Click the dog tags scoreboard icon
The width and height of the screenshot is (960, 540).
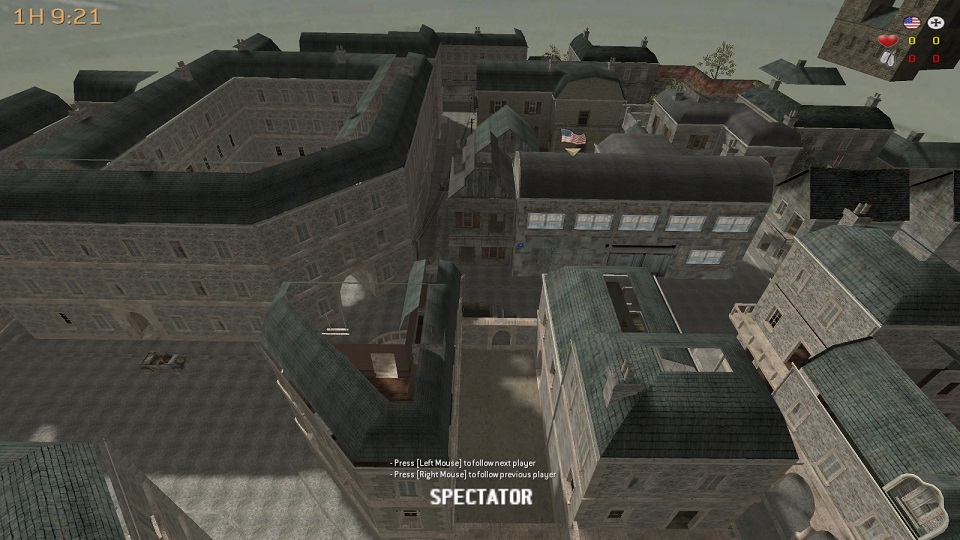tap(887, 59)
